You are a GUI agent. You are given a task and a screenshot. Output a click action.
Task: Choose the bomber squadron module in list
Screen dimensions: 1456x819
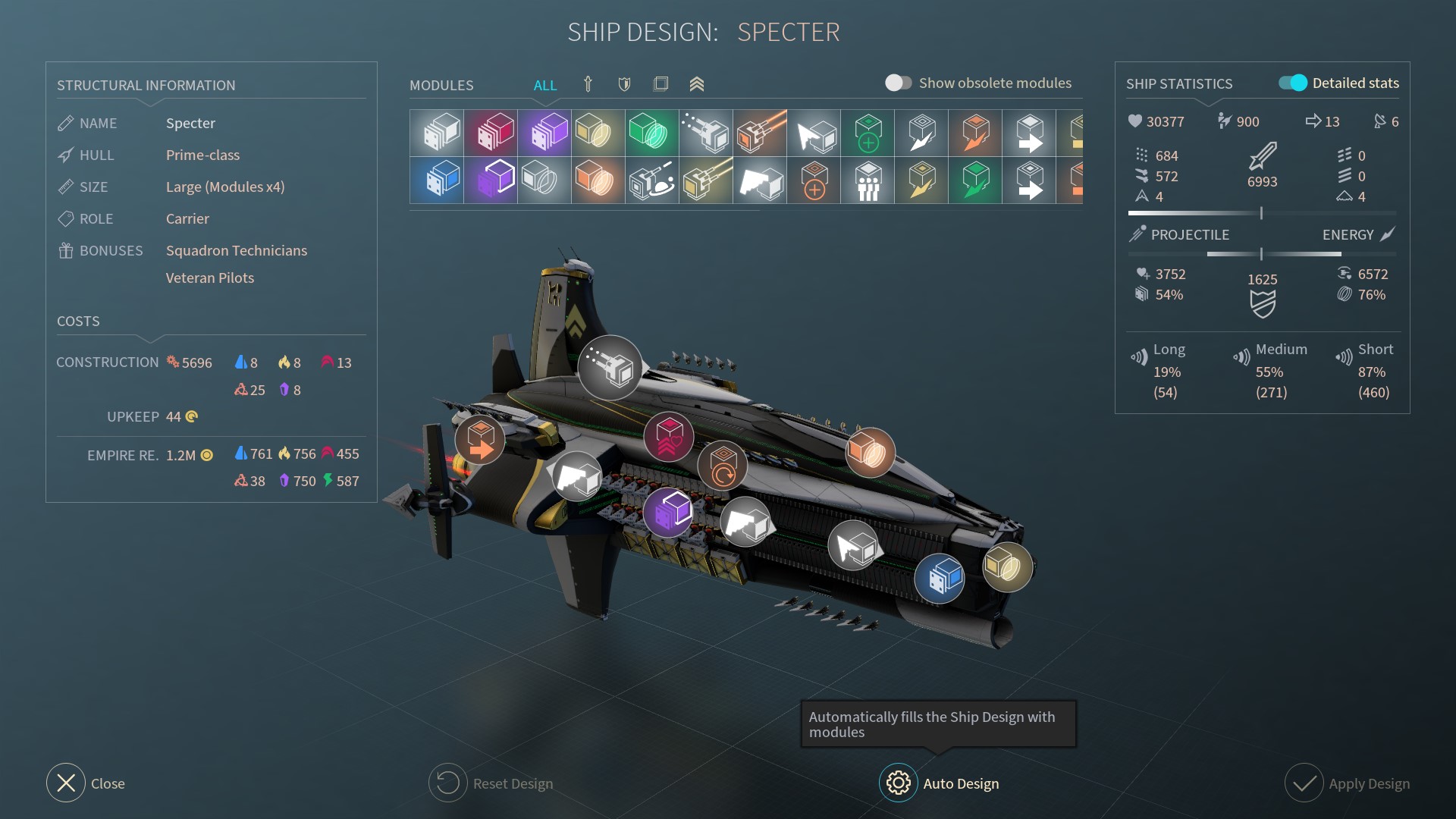[760, 181]
